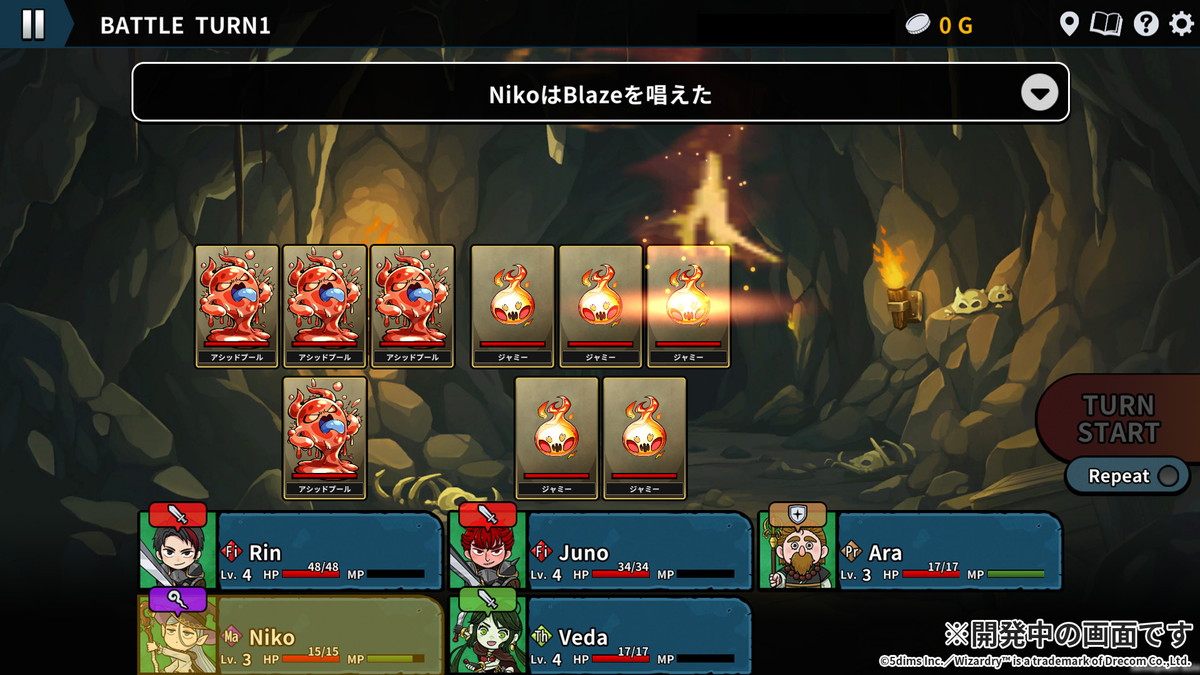Select Rin's party panel
Screen dimensions: 1200x675
(x=292, y=552)
